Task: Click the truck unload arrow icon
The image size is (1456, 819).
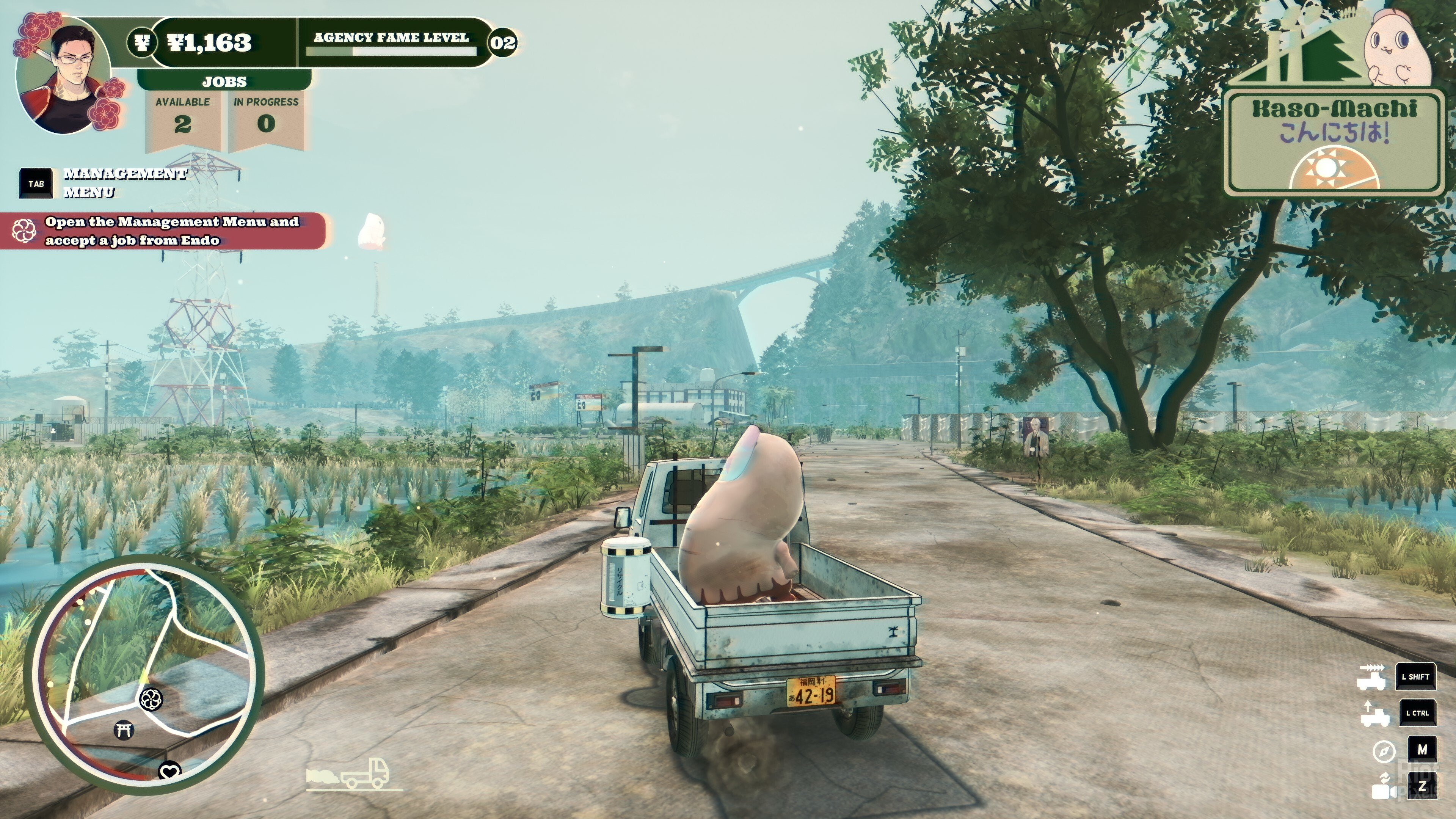Action: [1374, 714]
